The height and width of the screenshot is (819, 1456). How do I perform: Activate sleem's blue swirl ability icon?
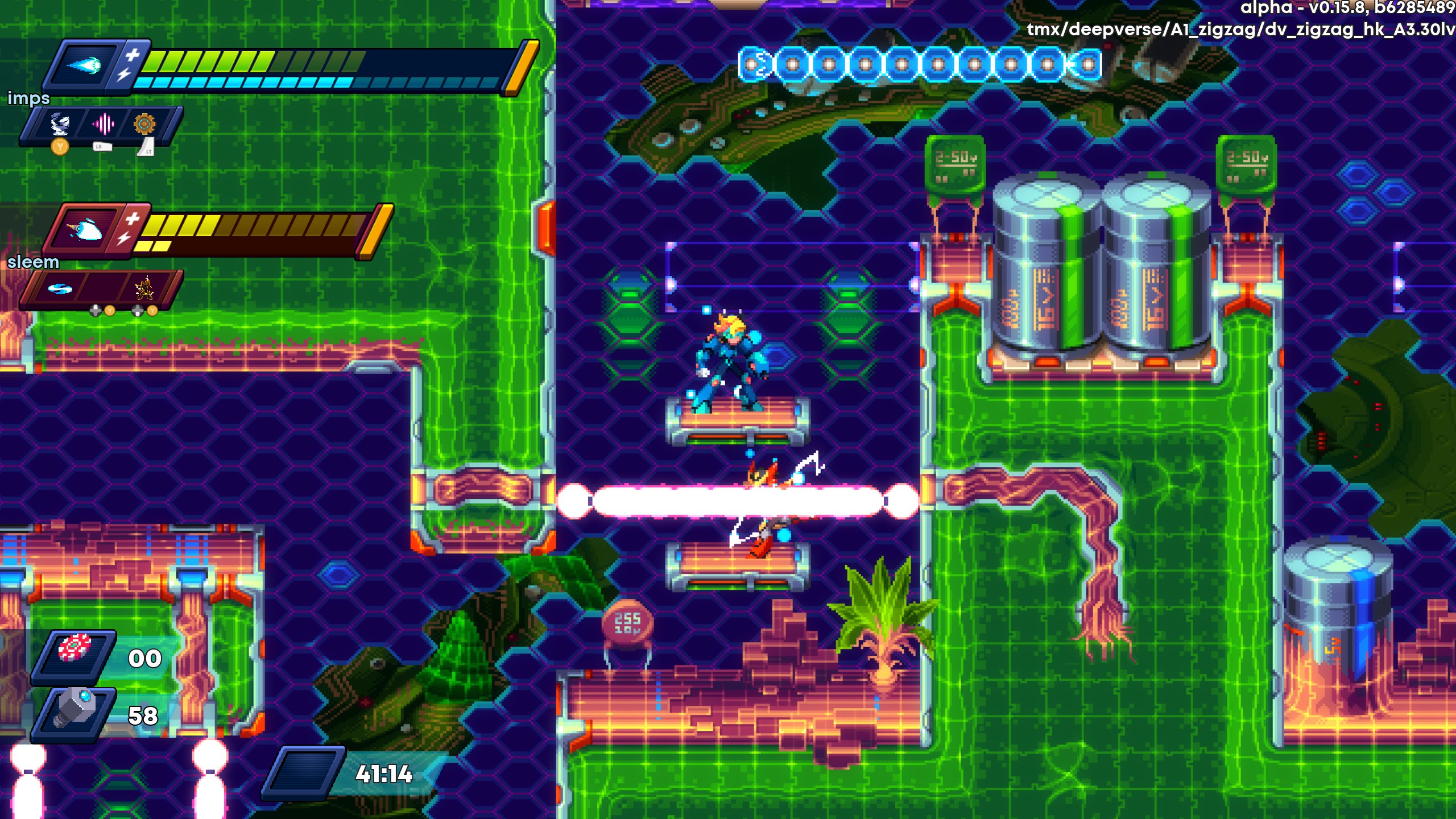tap(59, 289)
